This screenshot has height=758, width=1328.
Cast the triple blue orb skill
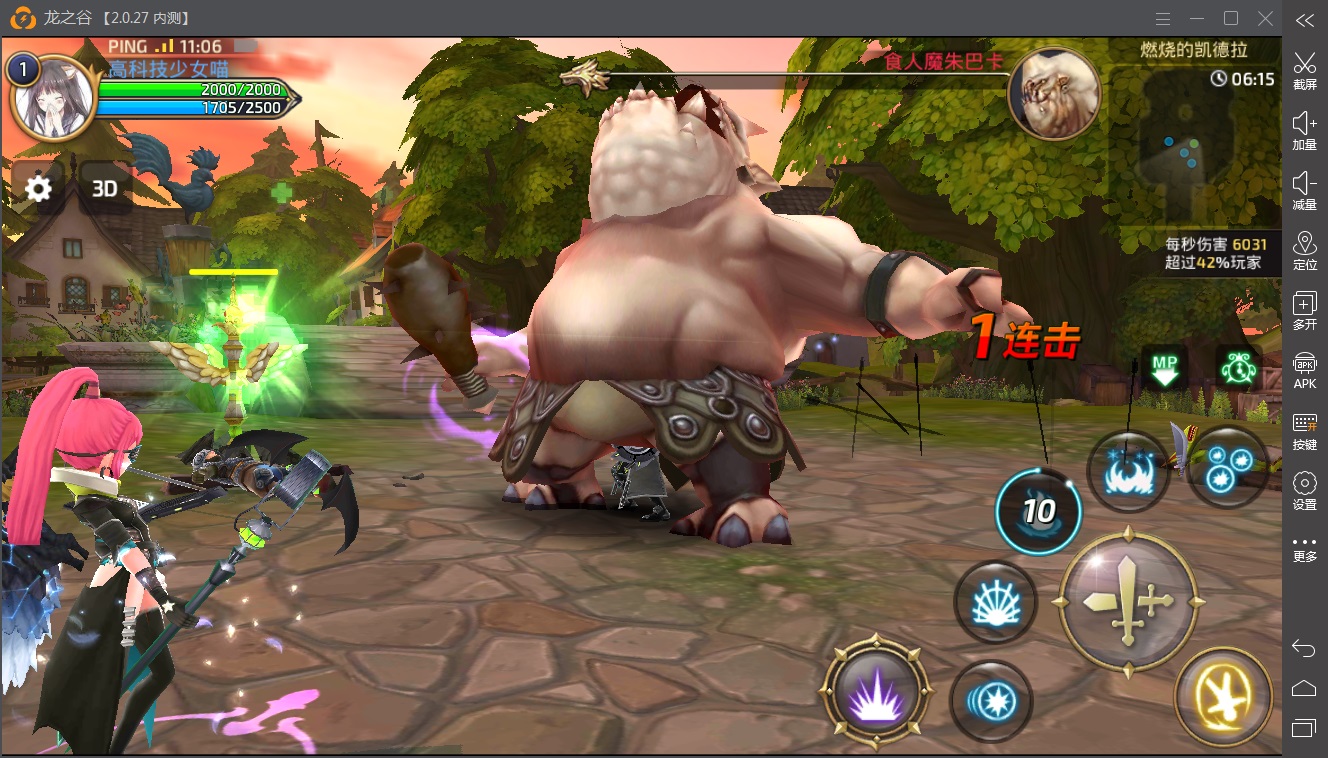pos(1226,466)
